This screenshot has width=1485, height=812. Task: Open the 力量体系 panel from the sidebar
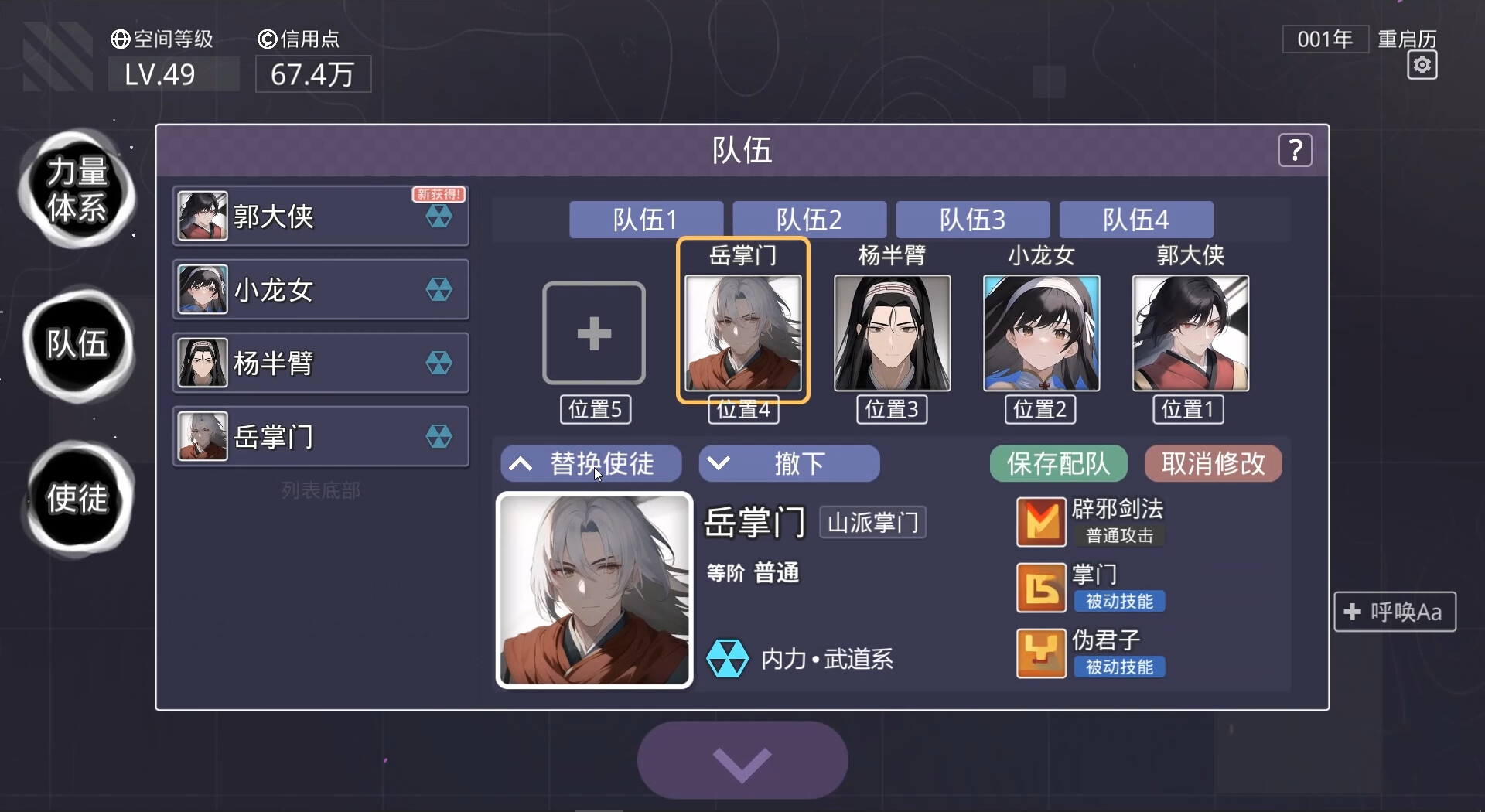(77, 192)
